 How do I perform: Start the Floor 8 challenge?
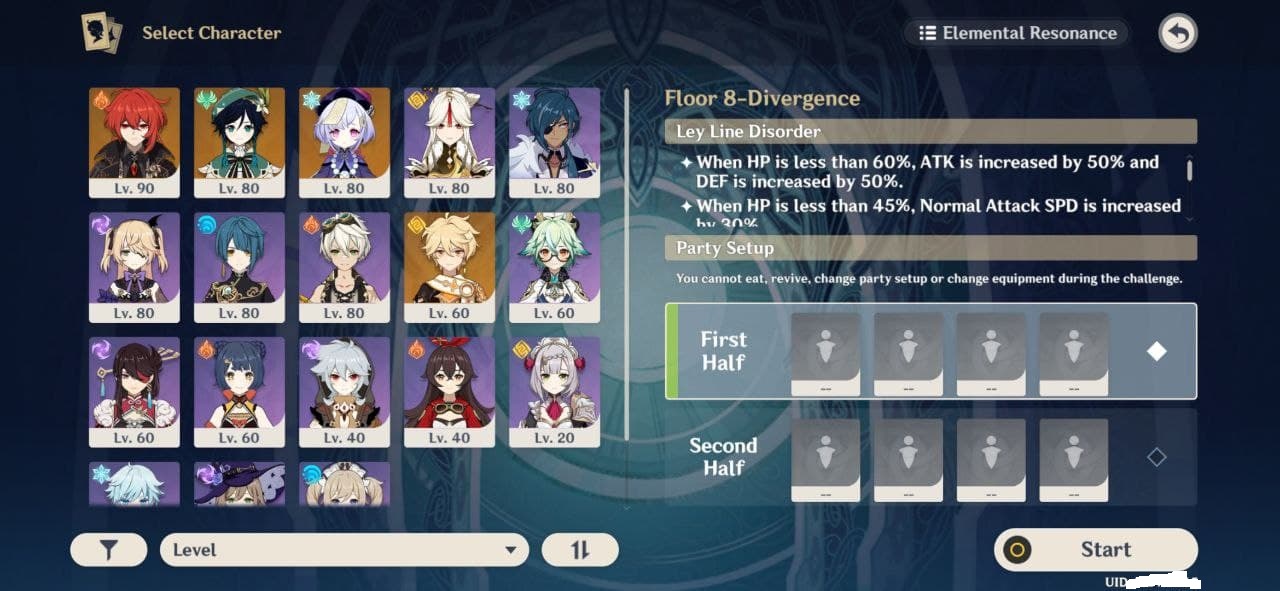click(x=1096, y=550)
